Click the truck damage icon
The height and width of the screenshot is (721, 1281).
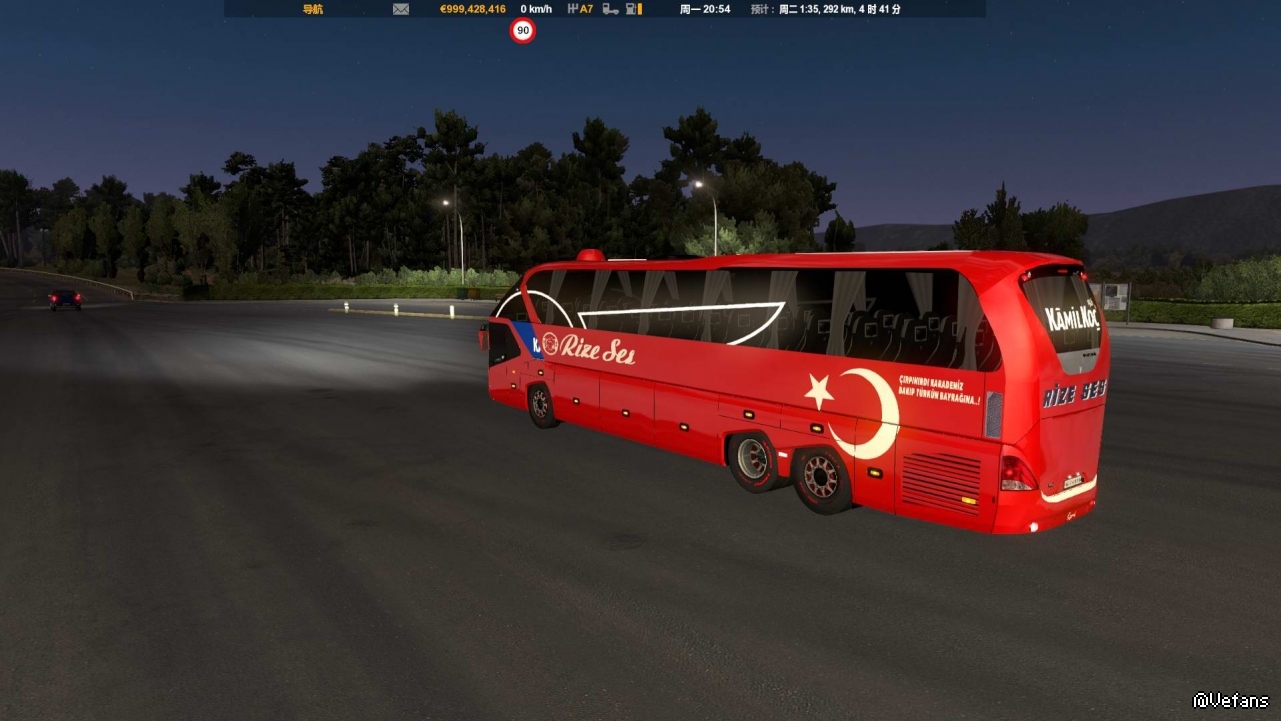click(x=610, y=9)
